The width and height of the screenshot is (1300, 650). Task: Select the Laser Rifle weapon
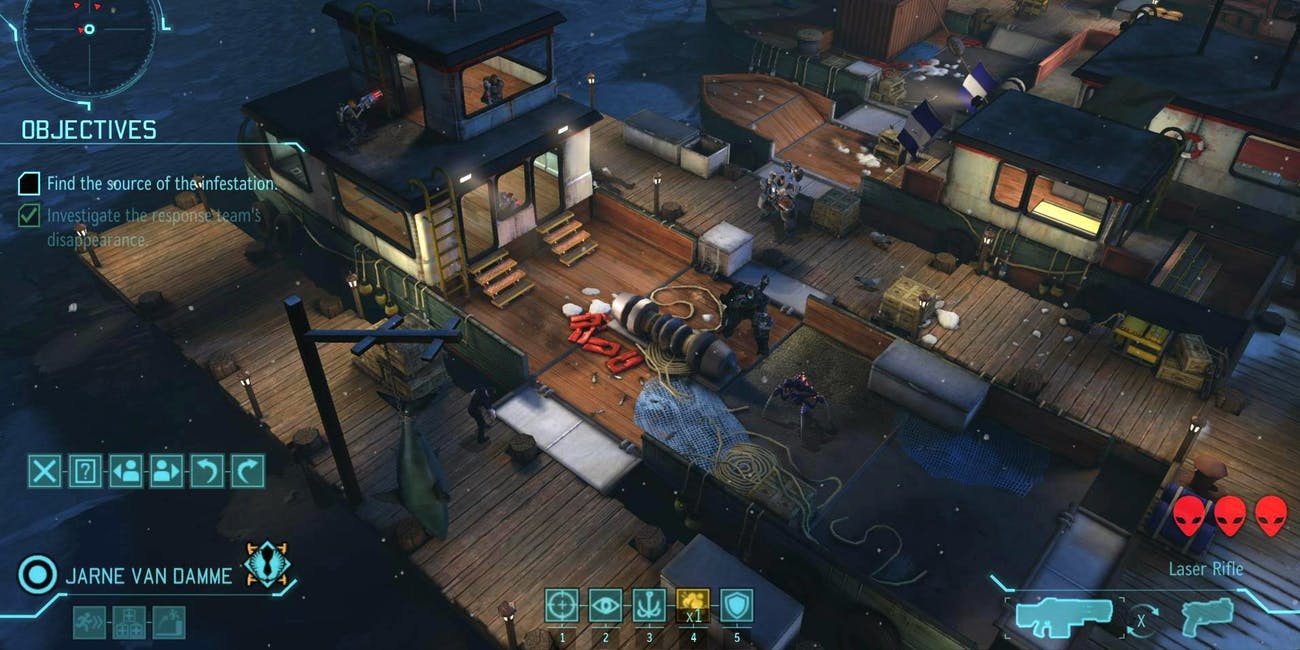(x=1064, y=617)
